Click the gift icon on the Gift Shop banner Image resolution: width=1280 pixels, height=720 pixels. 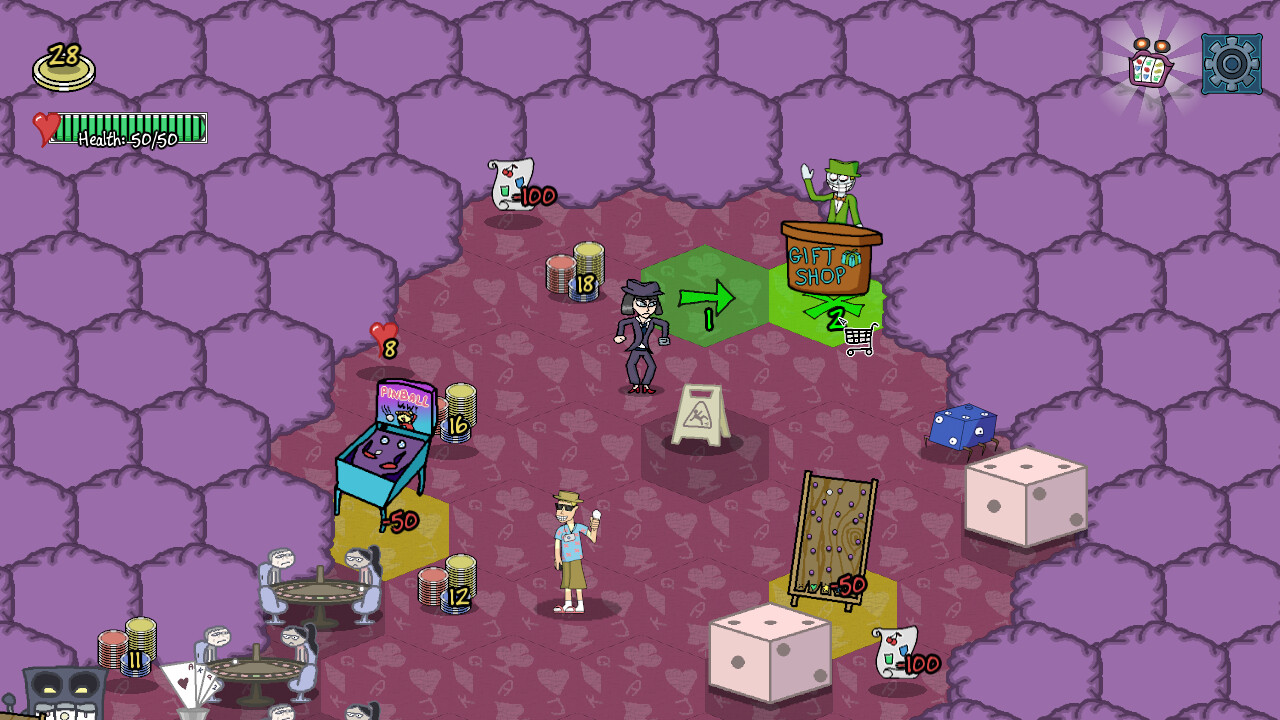point(853,255)
